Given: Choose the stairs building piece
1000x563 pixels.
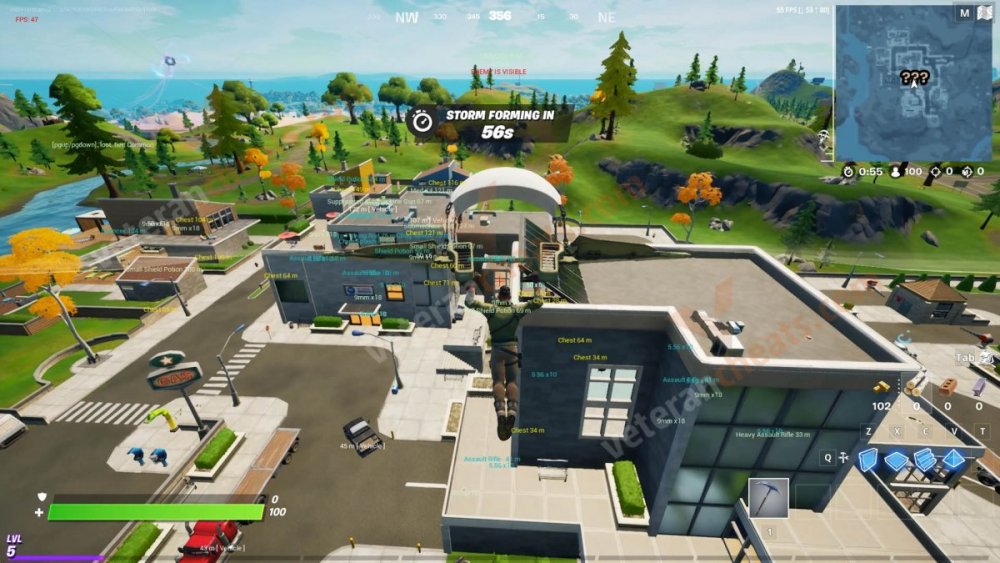Looking at the screenshot, I should [926, 459].
